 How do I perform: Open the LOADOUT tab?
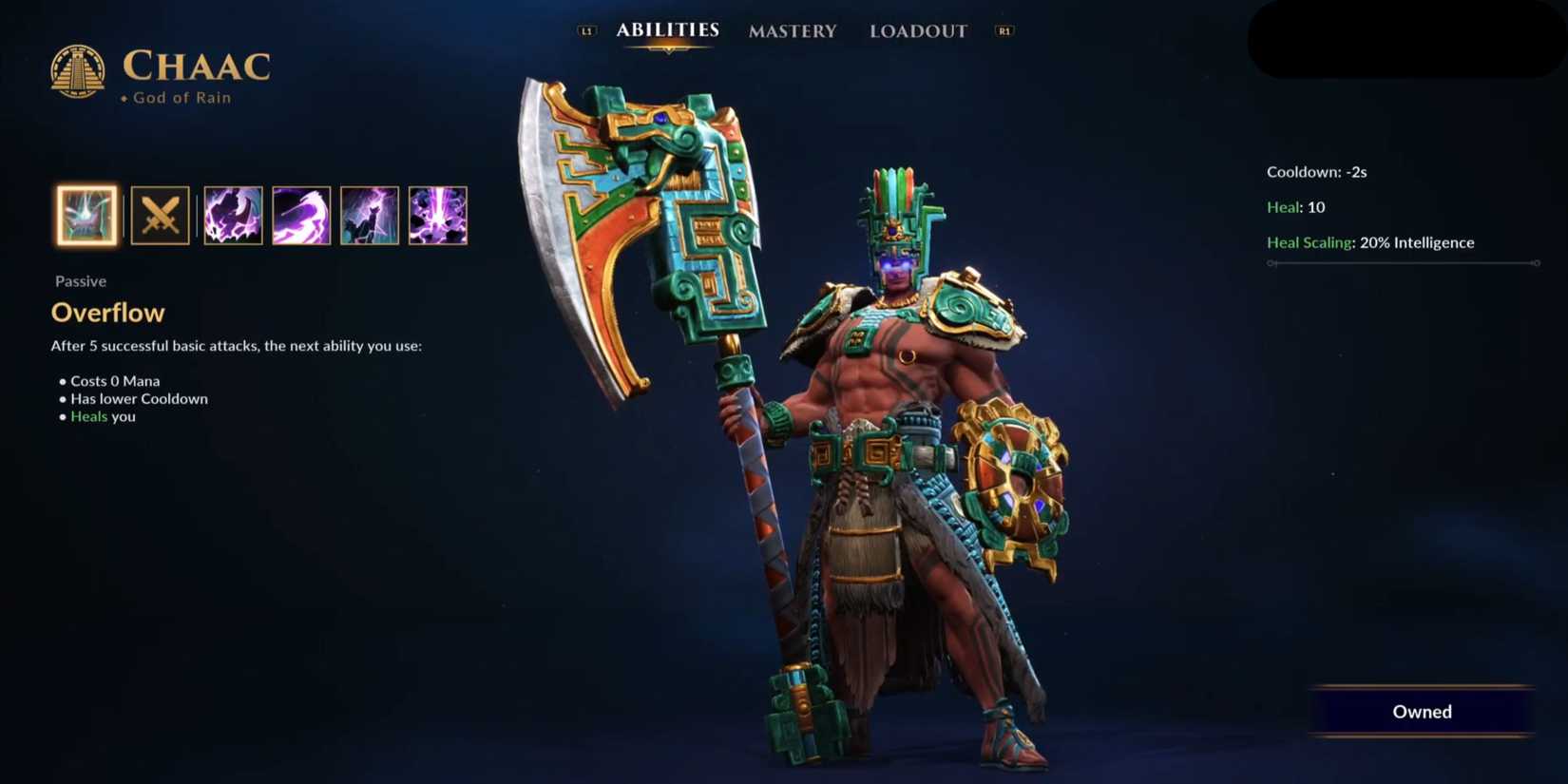[918, 31]
